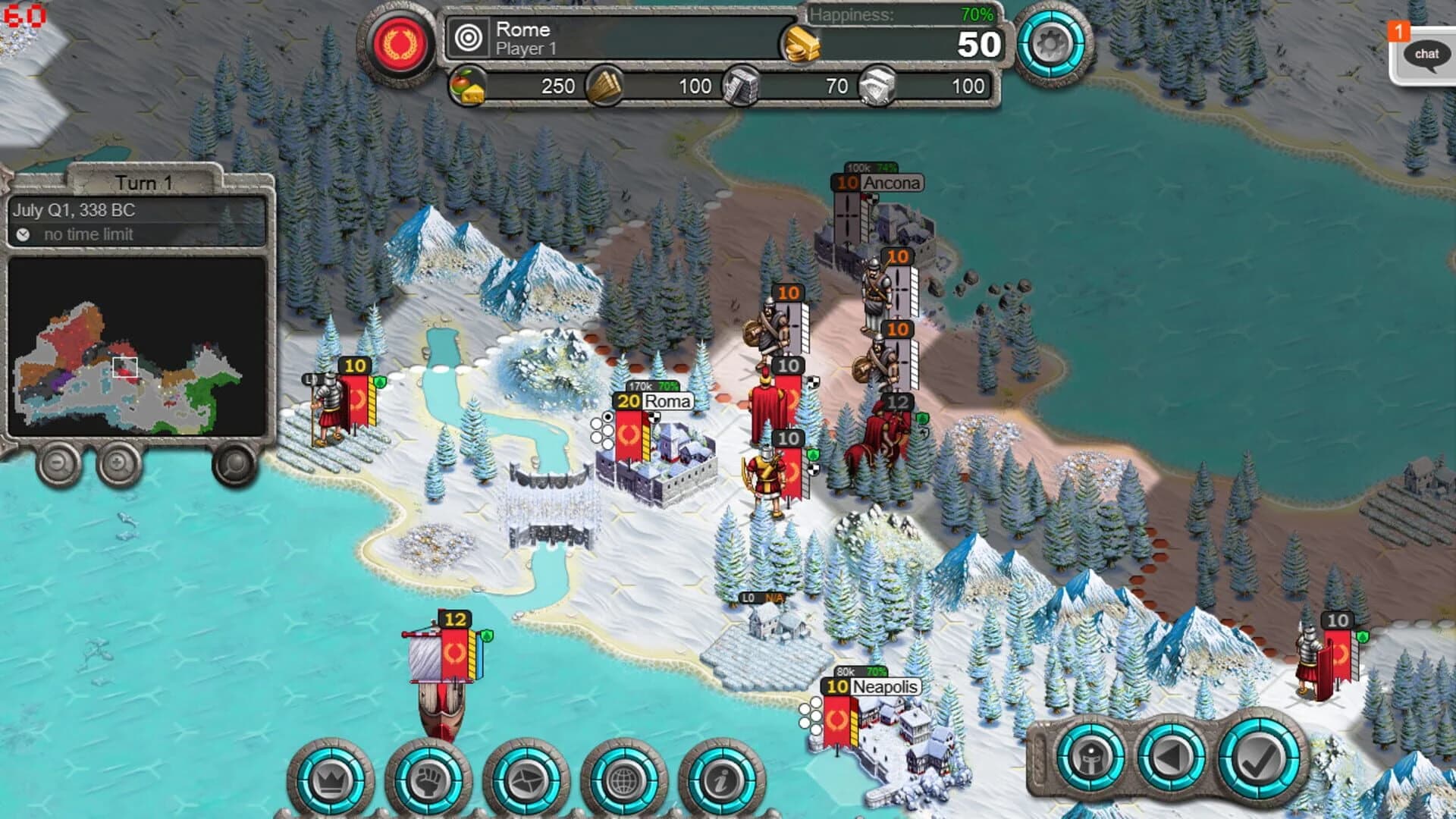Open the settings gear icon
1456x819 pixels.
[x=1050, y=44]
